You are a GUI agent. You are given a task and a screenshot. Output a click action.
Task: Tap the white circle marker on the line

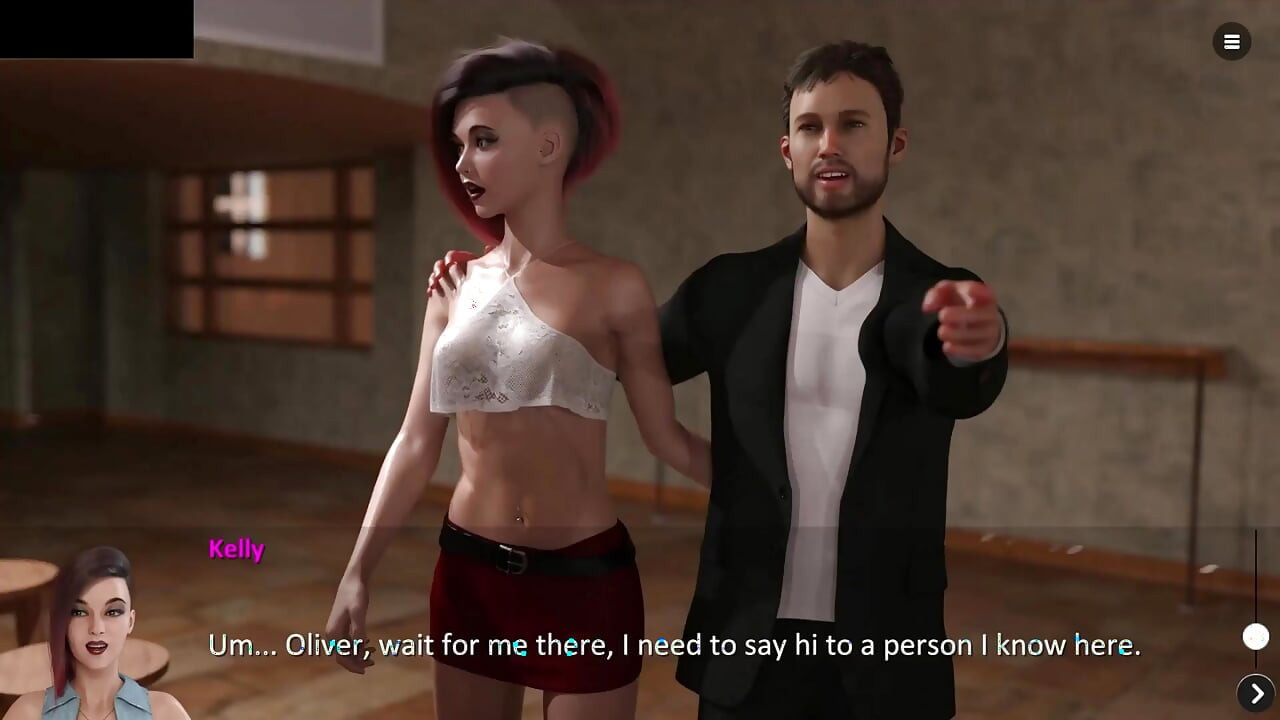1256,636
